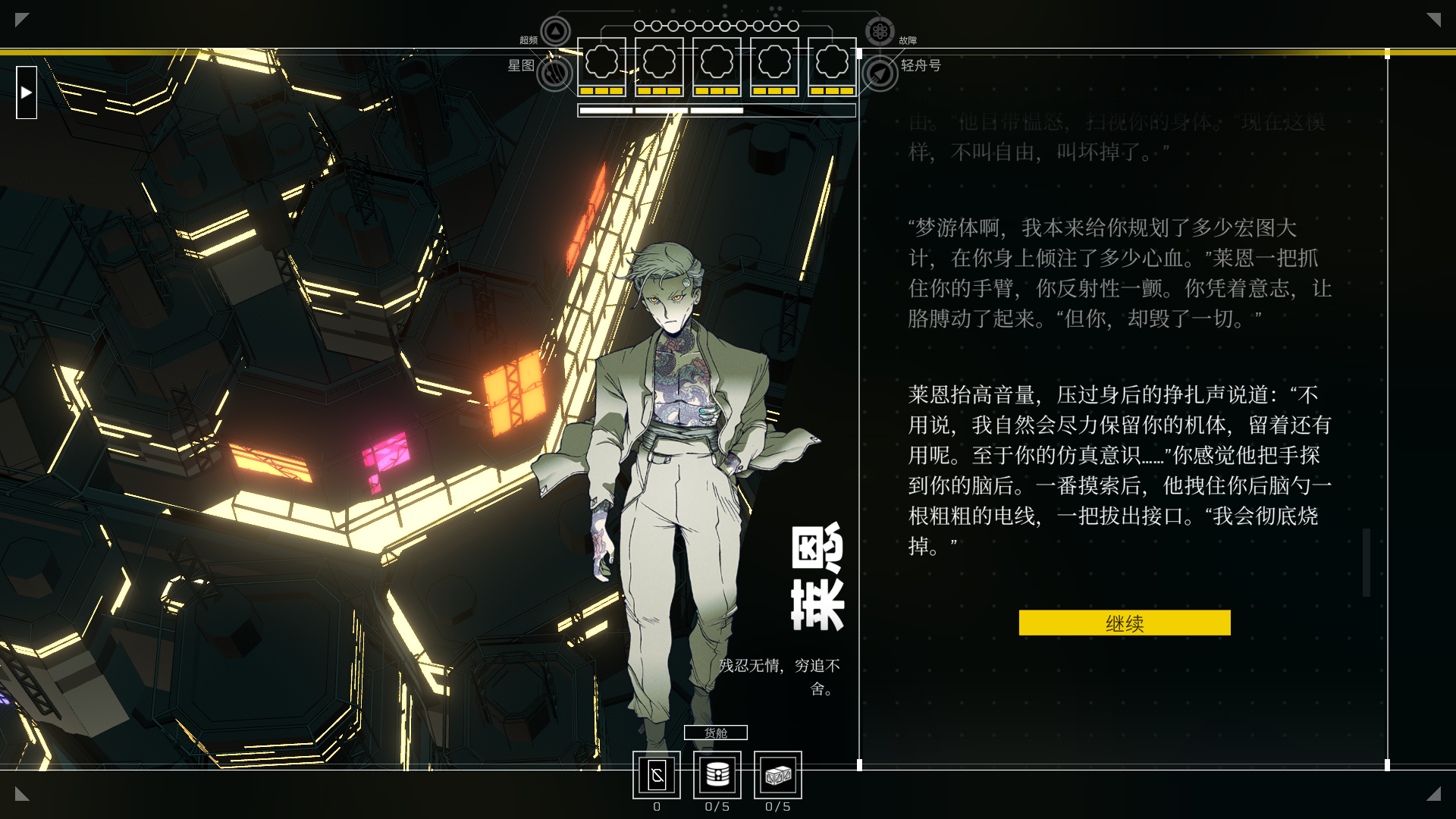The height and width of the screenshot is (819, 1456).
Task: Select the crate cargo slot
Action: point(778,775)
